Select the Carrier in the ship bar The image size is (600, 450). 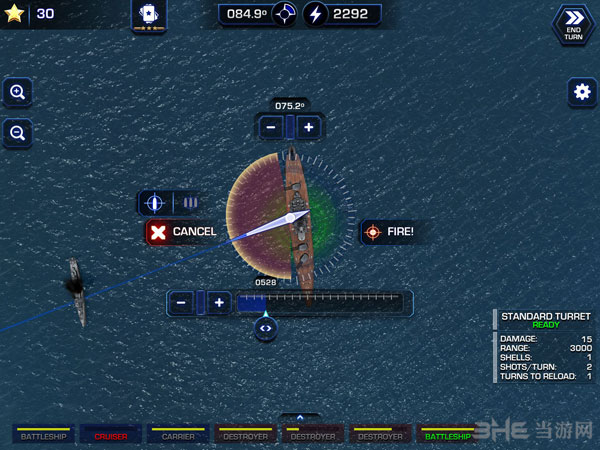[x=177, y=436]
